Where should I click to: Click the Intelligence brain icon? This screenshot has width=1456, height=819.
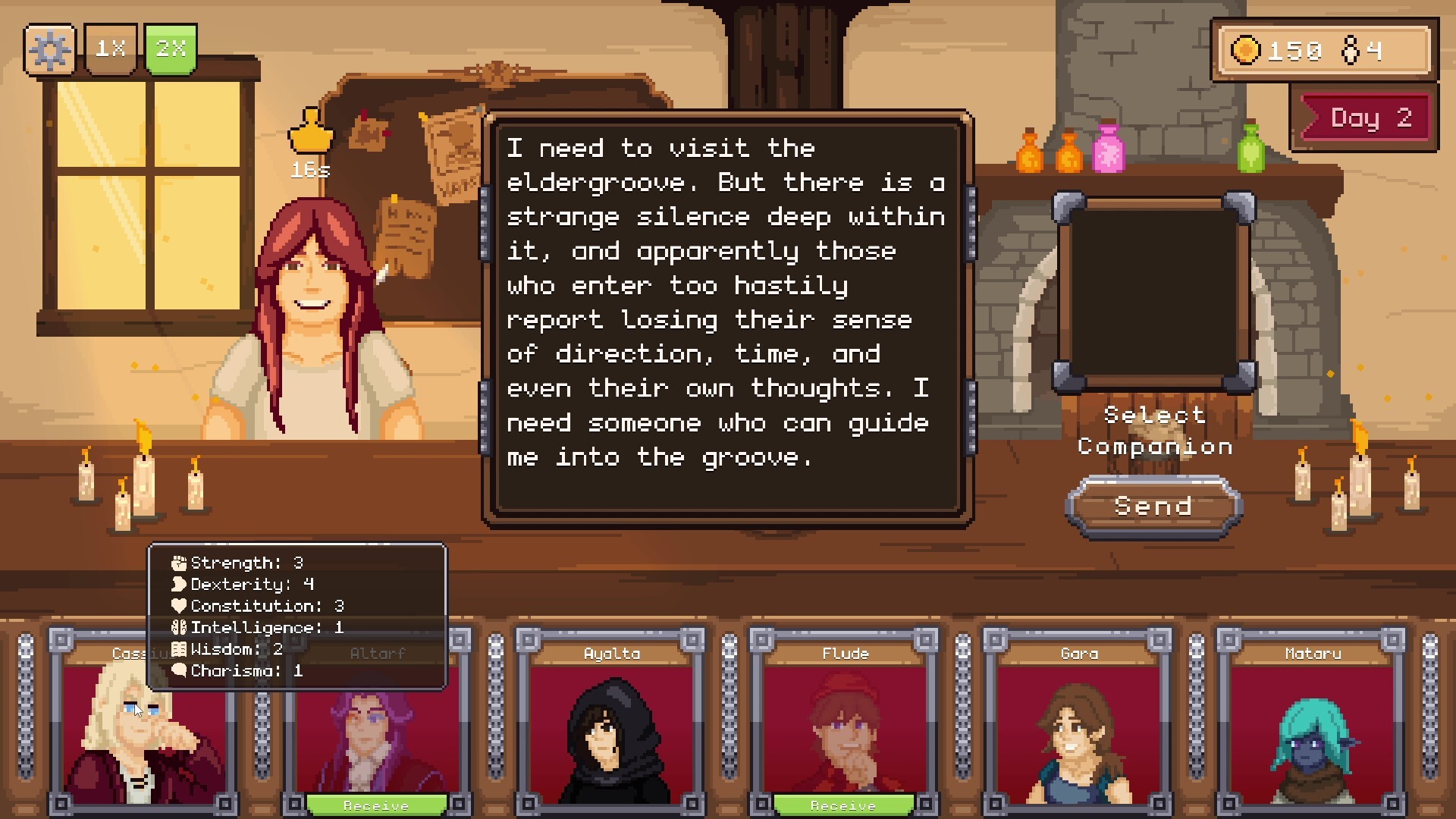178,627
